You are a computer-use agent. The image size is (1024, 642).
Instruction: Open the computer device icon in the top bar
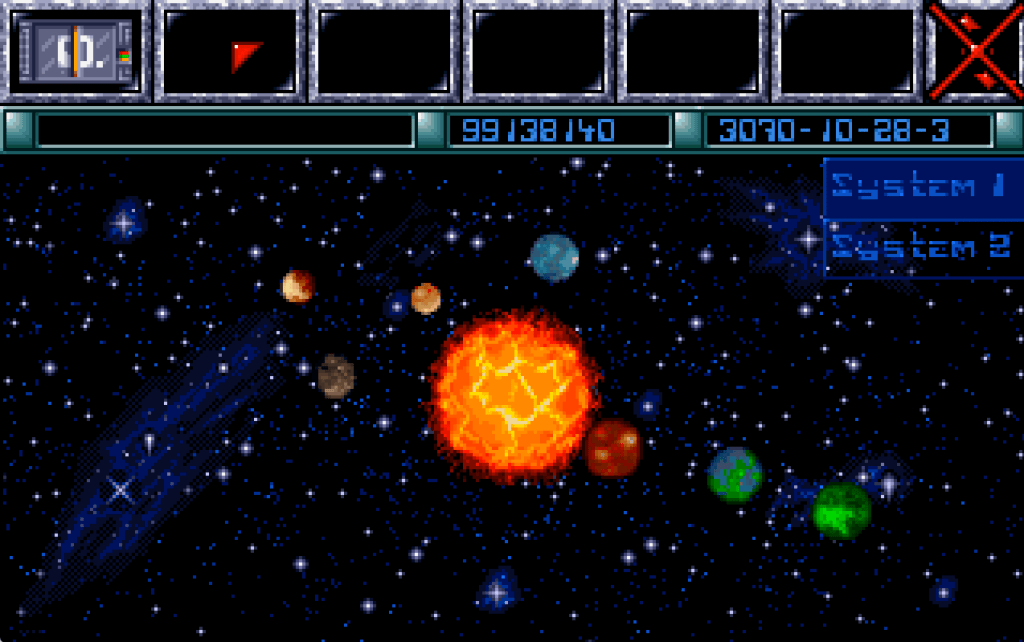click(77, 50)
